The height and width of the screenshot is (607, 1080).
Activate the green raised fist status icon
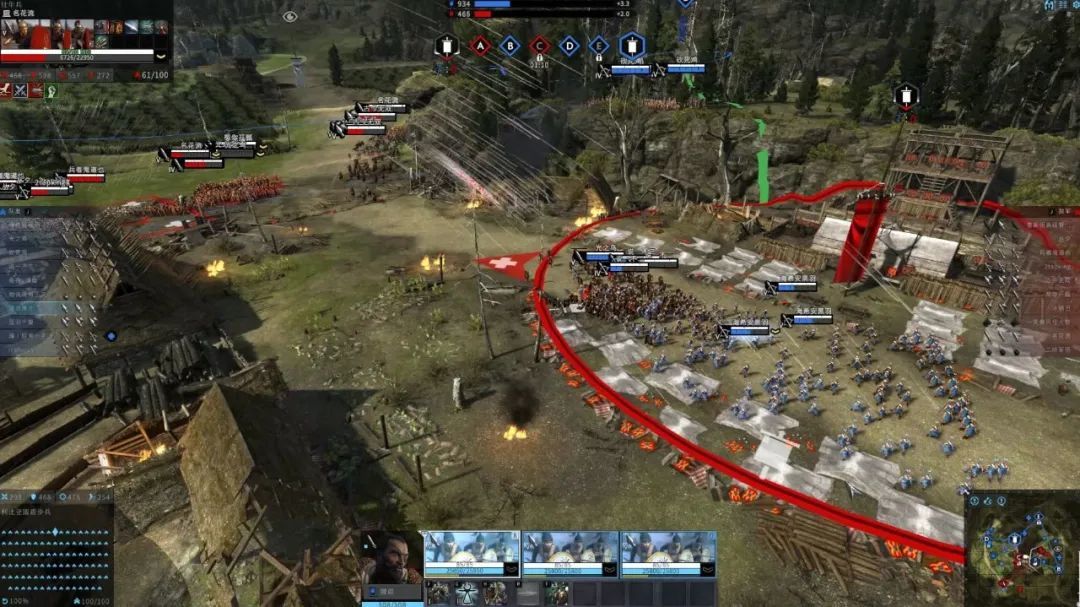tap(51, 91)
